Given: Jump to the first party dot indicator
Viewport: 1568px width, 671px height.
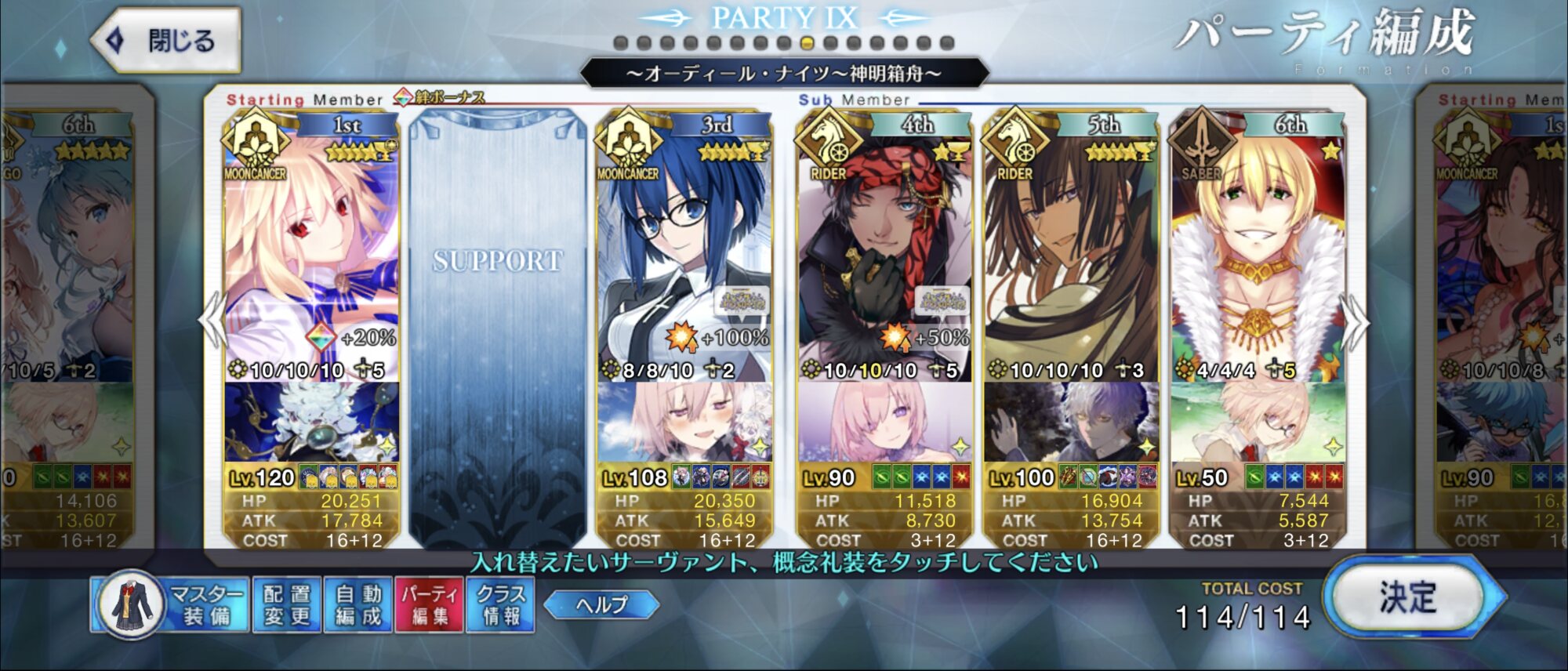Looking at the screenshot, I should 620,43.
